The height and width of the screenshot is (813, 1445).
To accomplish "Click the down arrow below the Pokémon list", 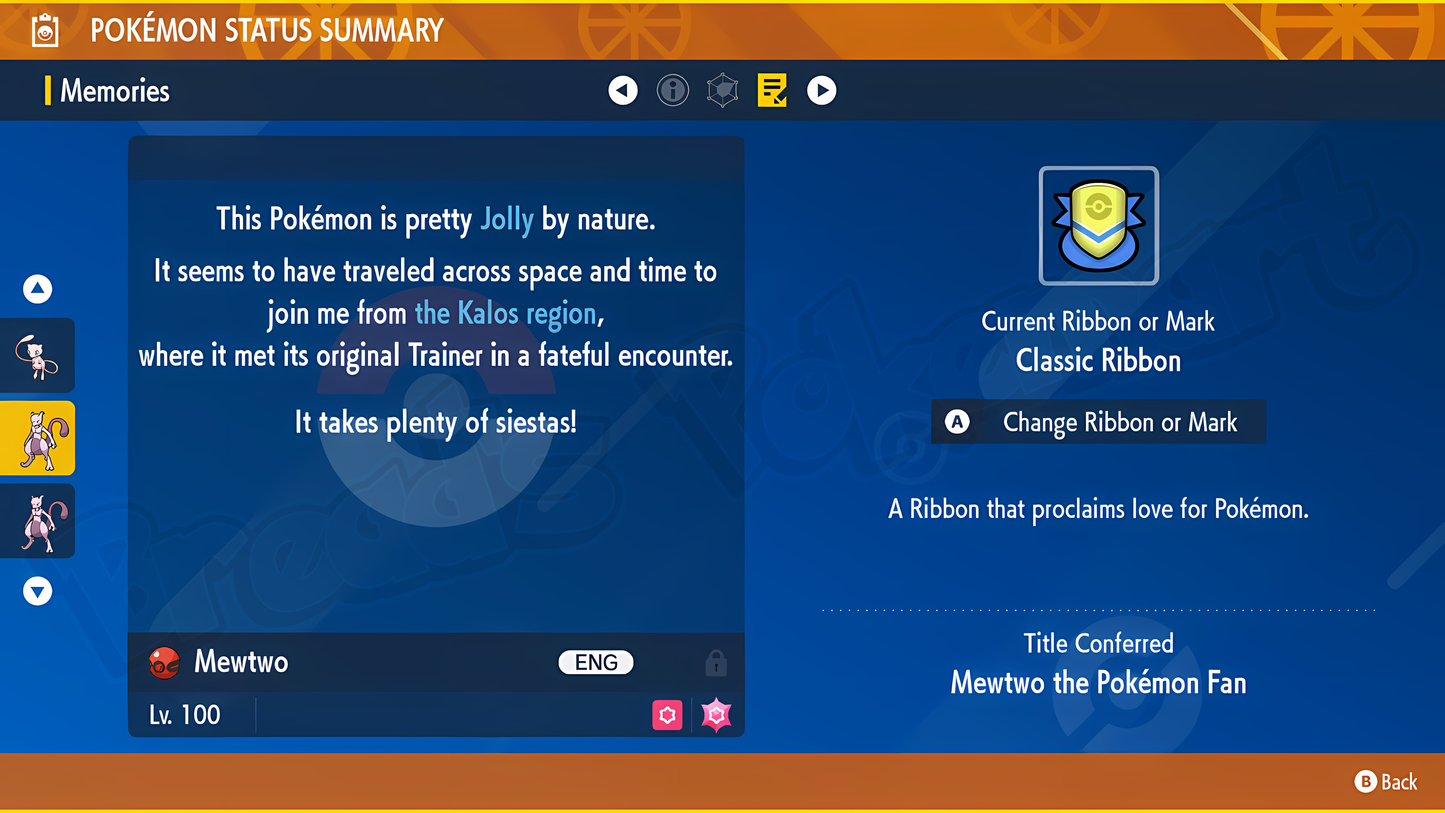I will coord(38,591).
